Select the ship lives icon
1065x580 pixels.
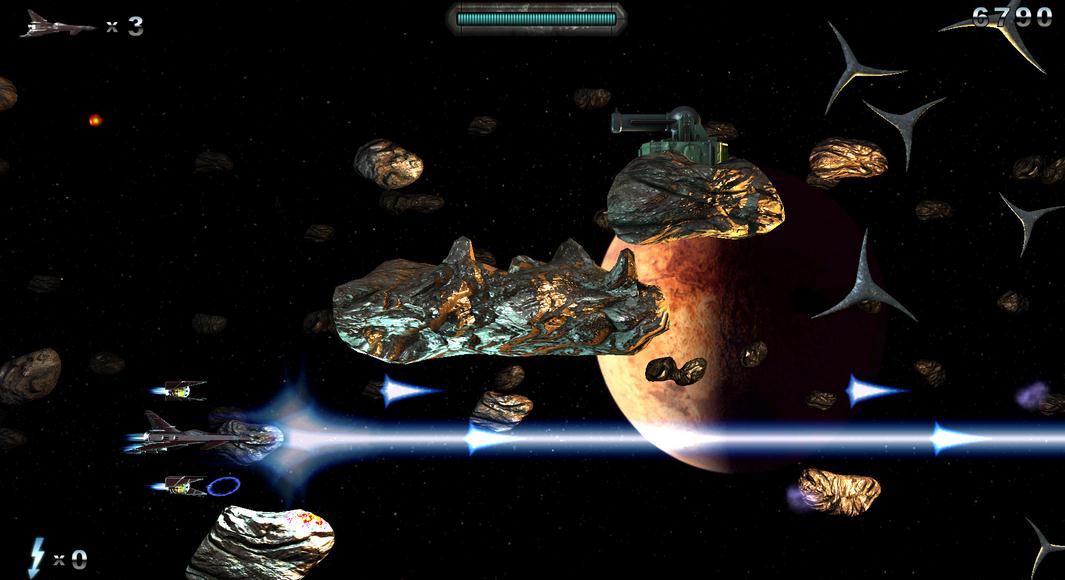[x=55, y=25]
